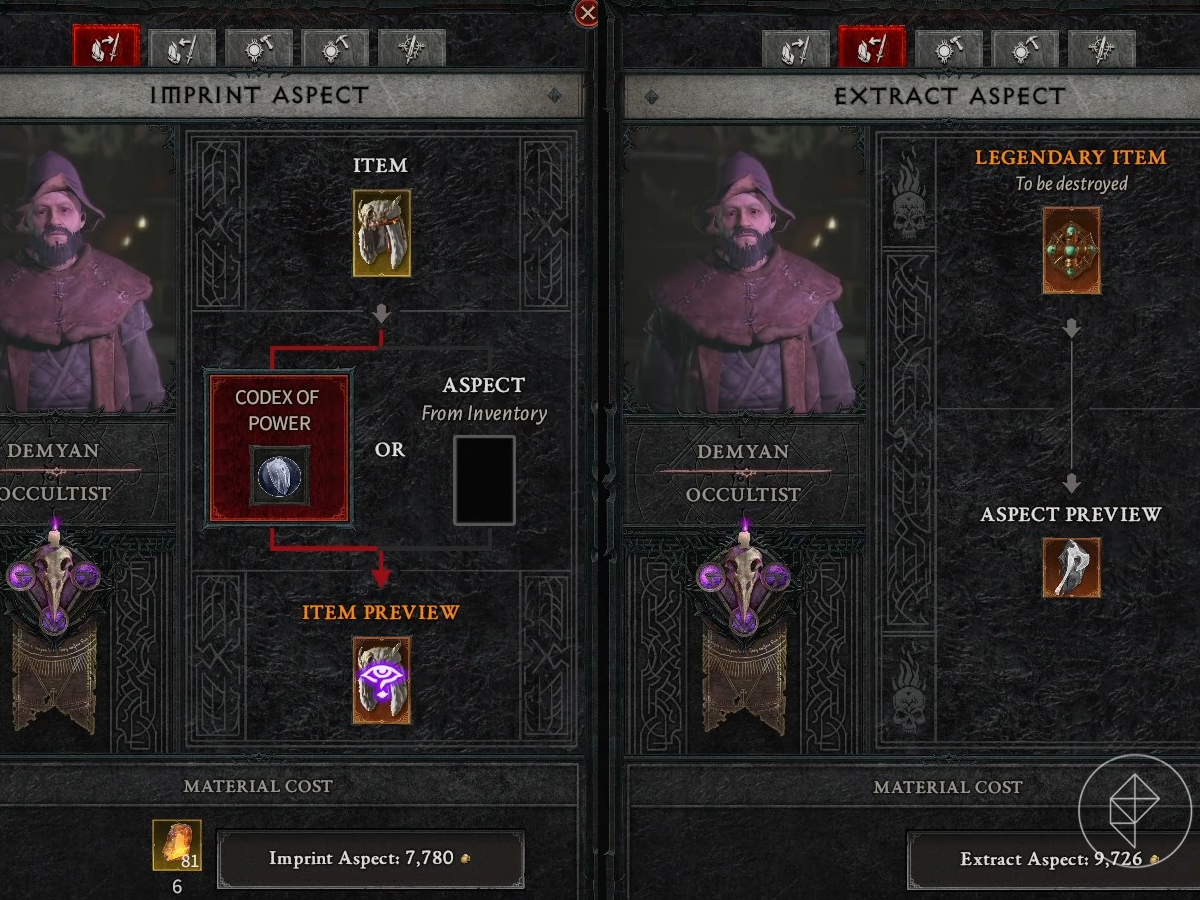Click the helmet in the Item slot
The height and width of the screenshot is (900, 1200).
click(x=381, y=233)
